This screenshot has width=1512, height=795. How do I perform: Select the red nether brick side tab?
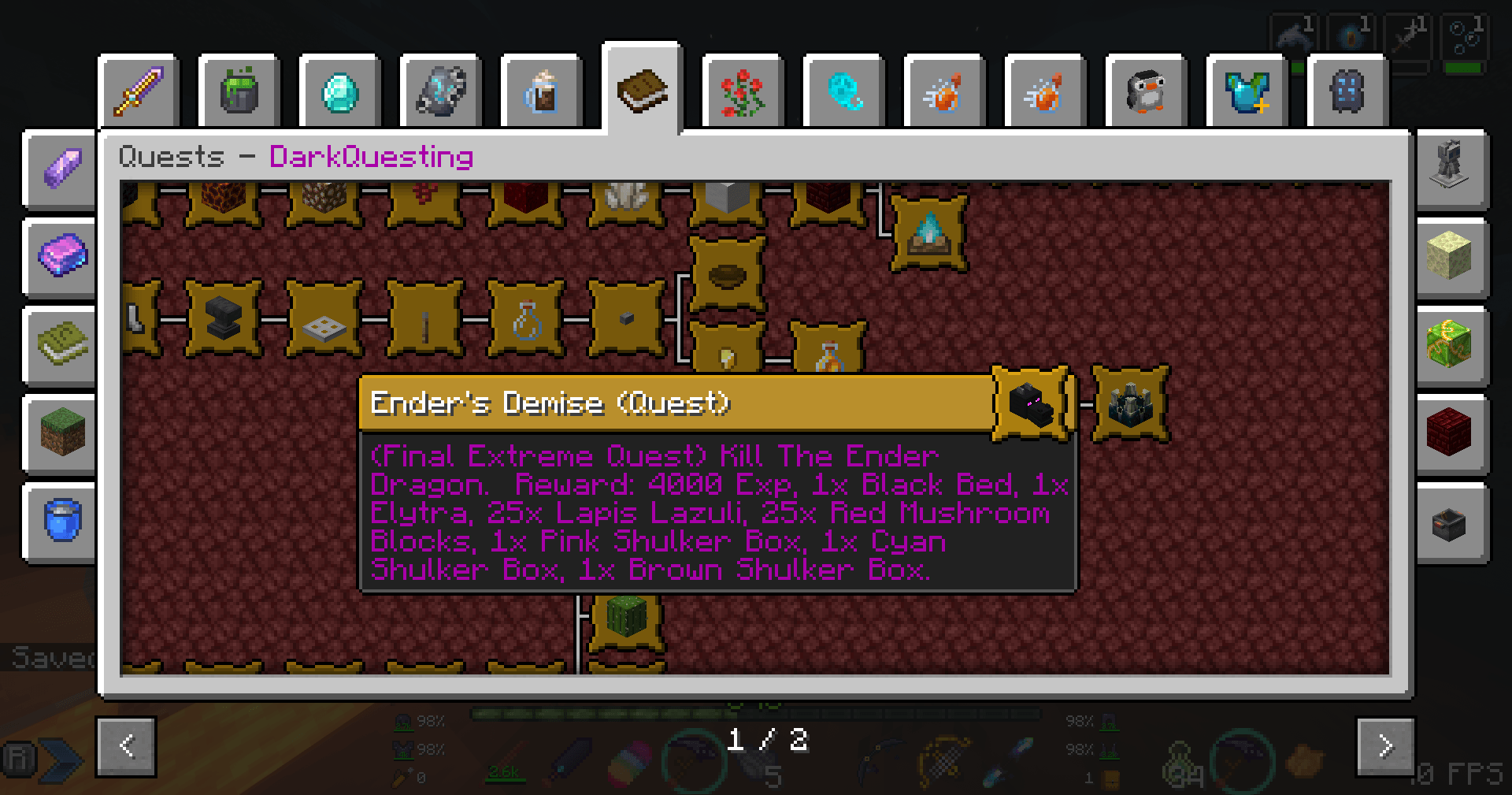point(1449,432)
